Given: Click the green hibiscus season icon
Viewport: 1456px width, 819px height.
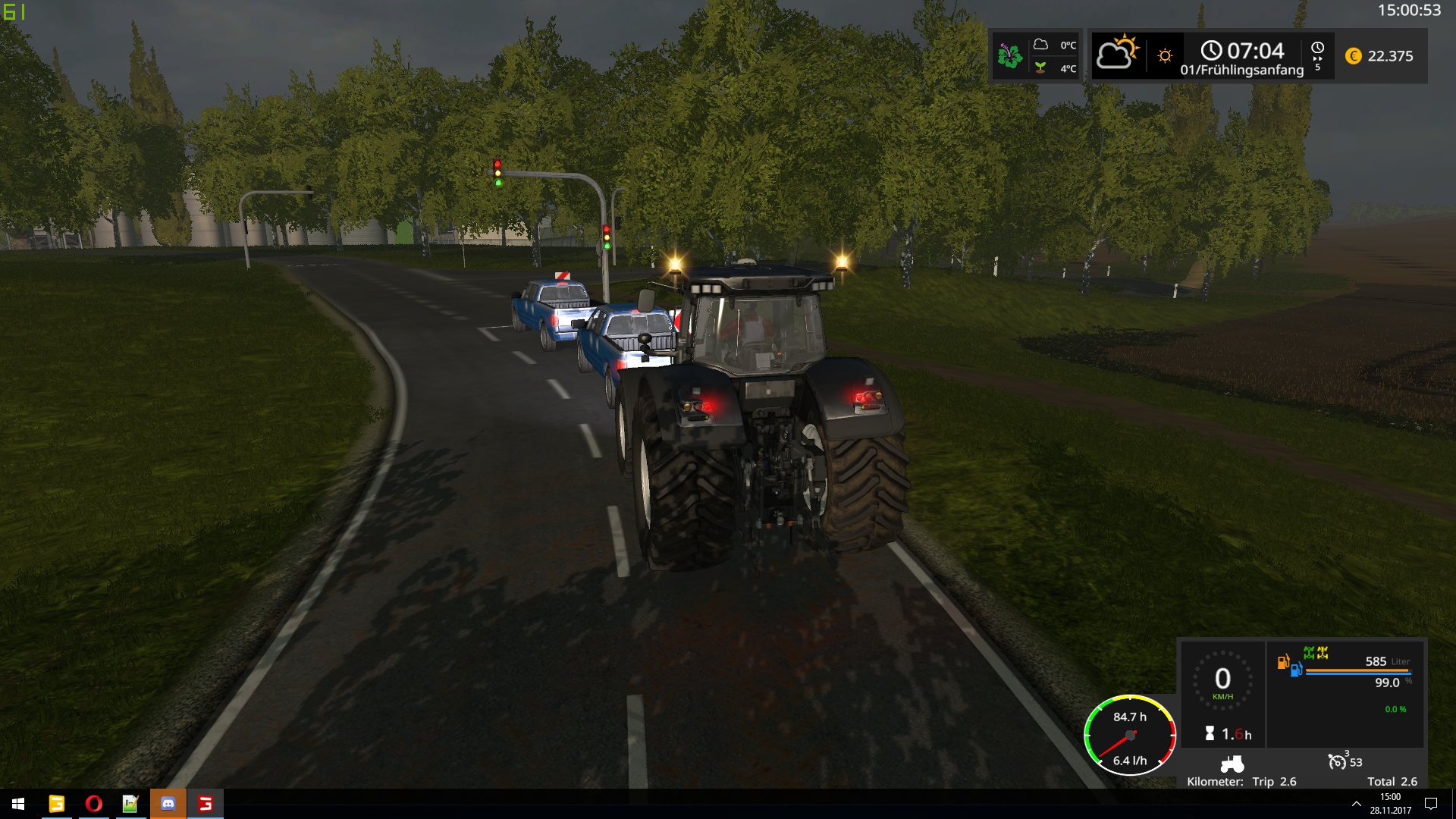Looking at the screenshot, I should coord(1009,56).
